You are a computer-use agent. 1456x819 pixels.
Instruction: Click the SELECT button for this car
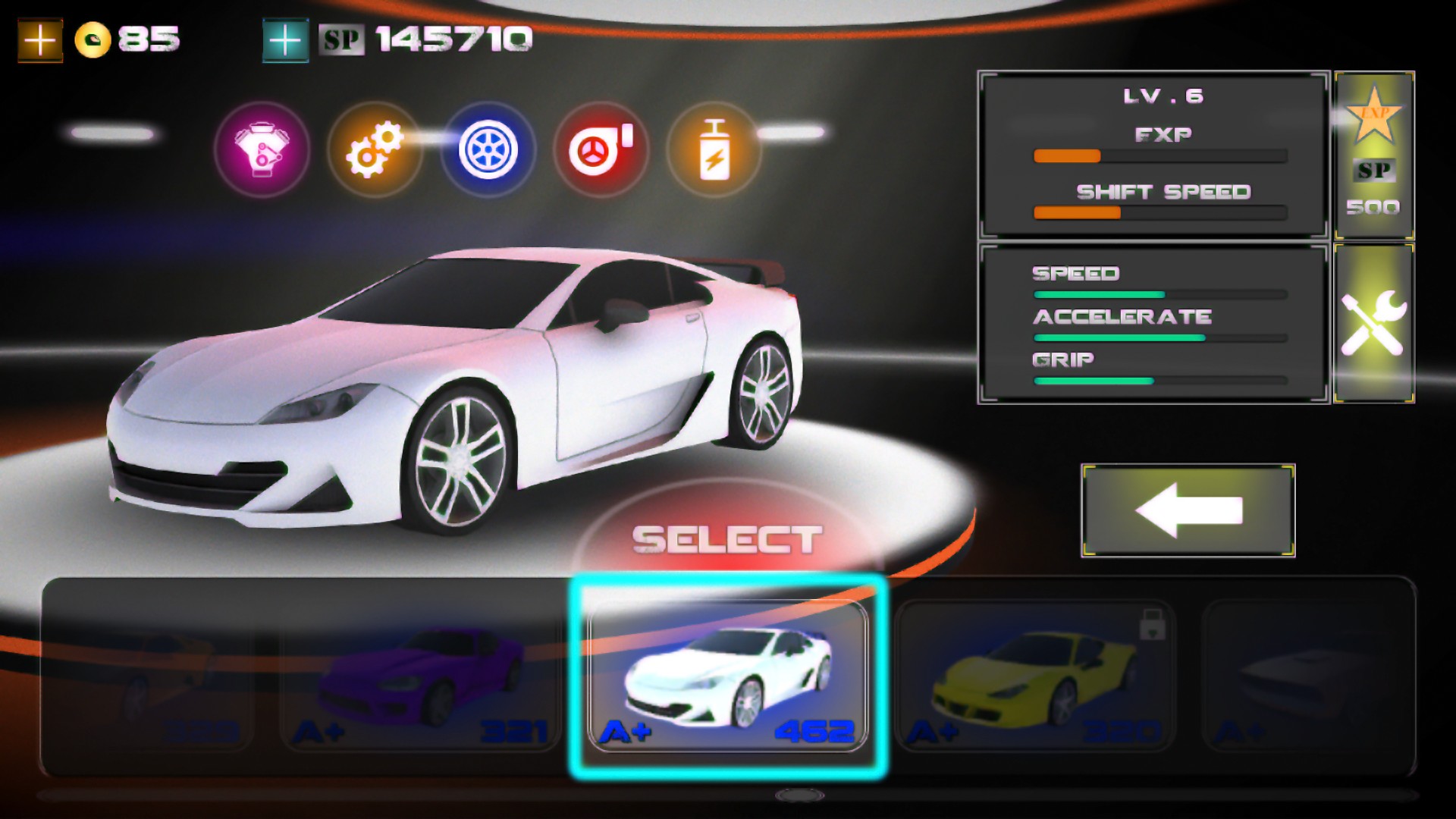tap(727, 539)
